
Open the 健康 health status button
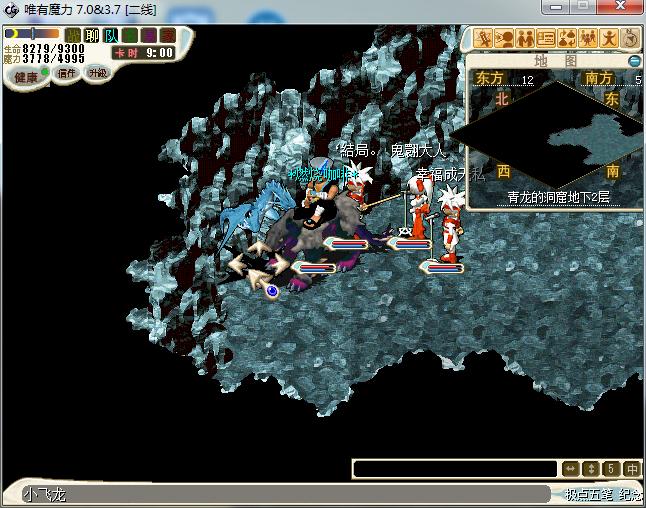(x=25, y=77)
